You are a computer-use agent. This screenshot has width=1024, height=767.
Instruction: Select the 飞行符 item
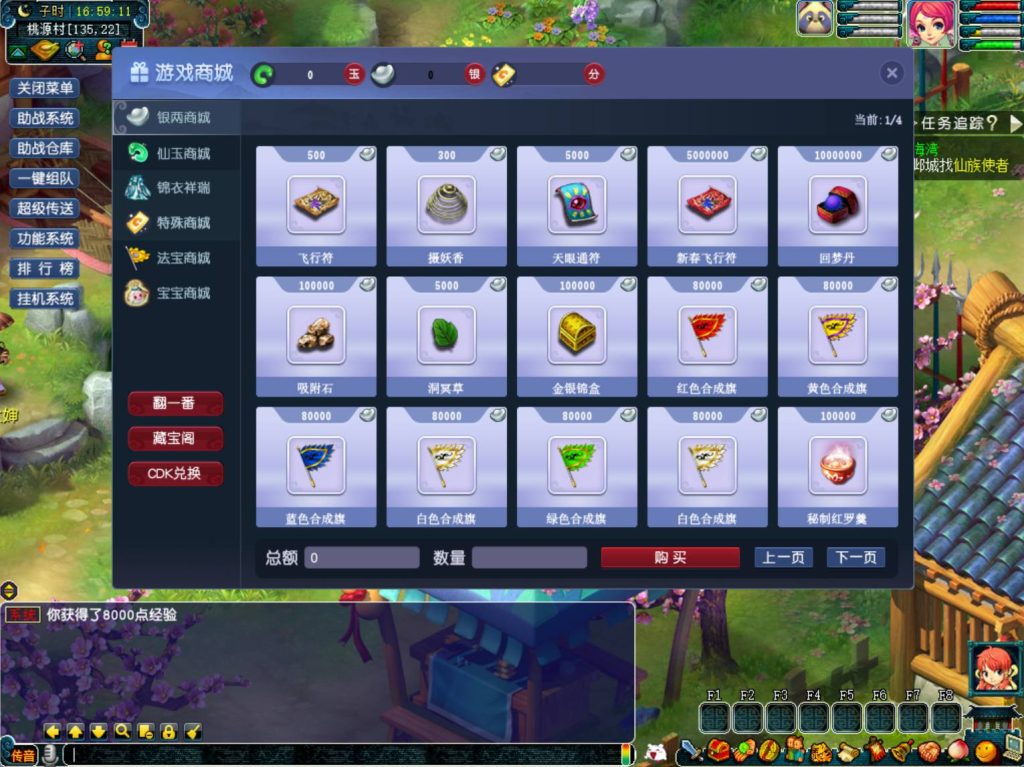(316, 205)
